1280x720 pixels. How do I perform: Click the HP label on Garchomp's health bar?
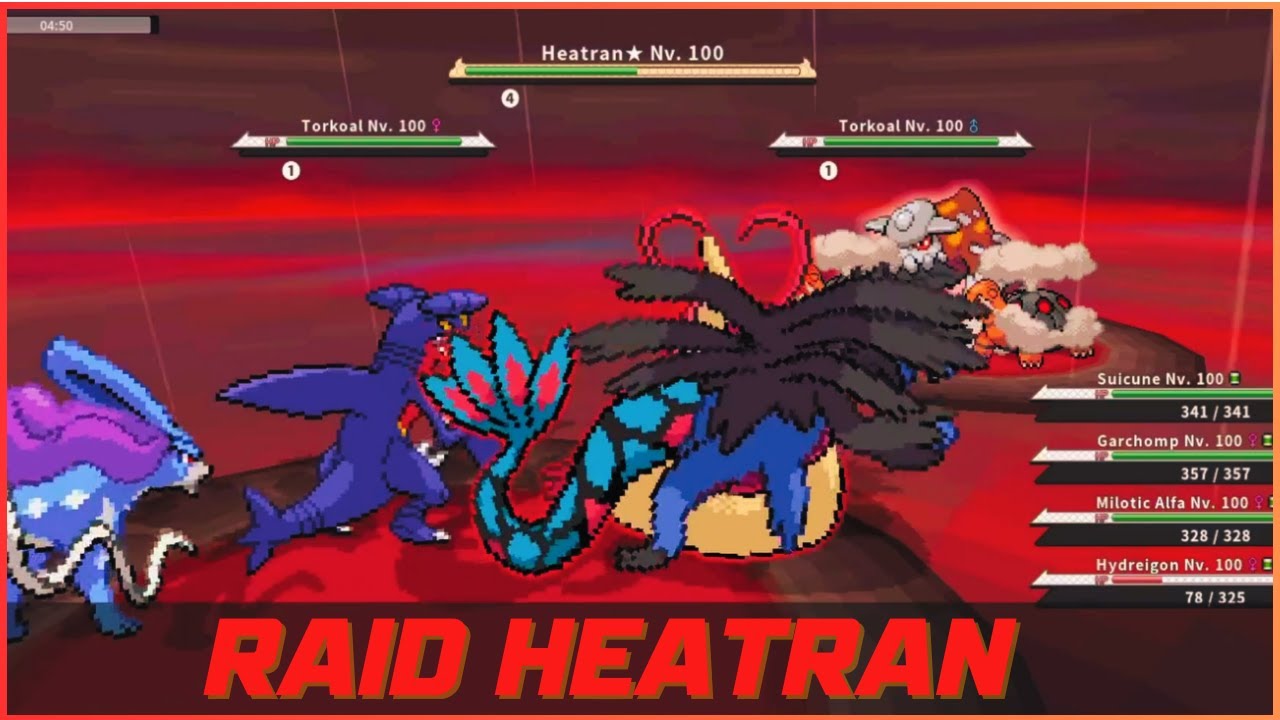coord(1102,456)
